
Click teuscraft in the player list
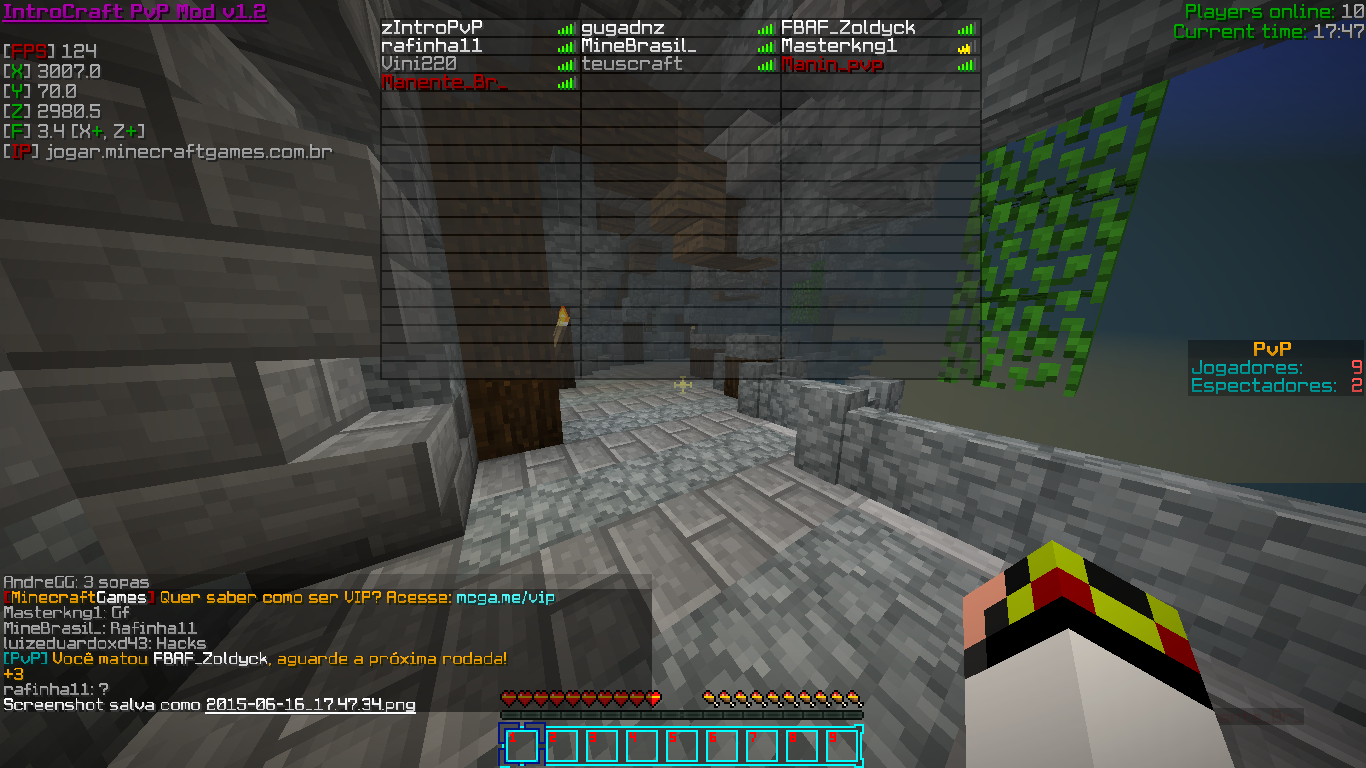632,64
